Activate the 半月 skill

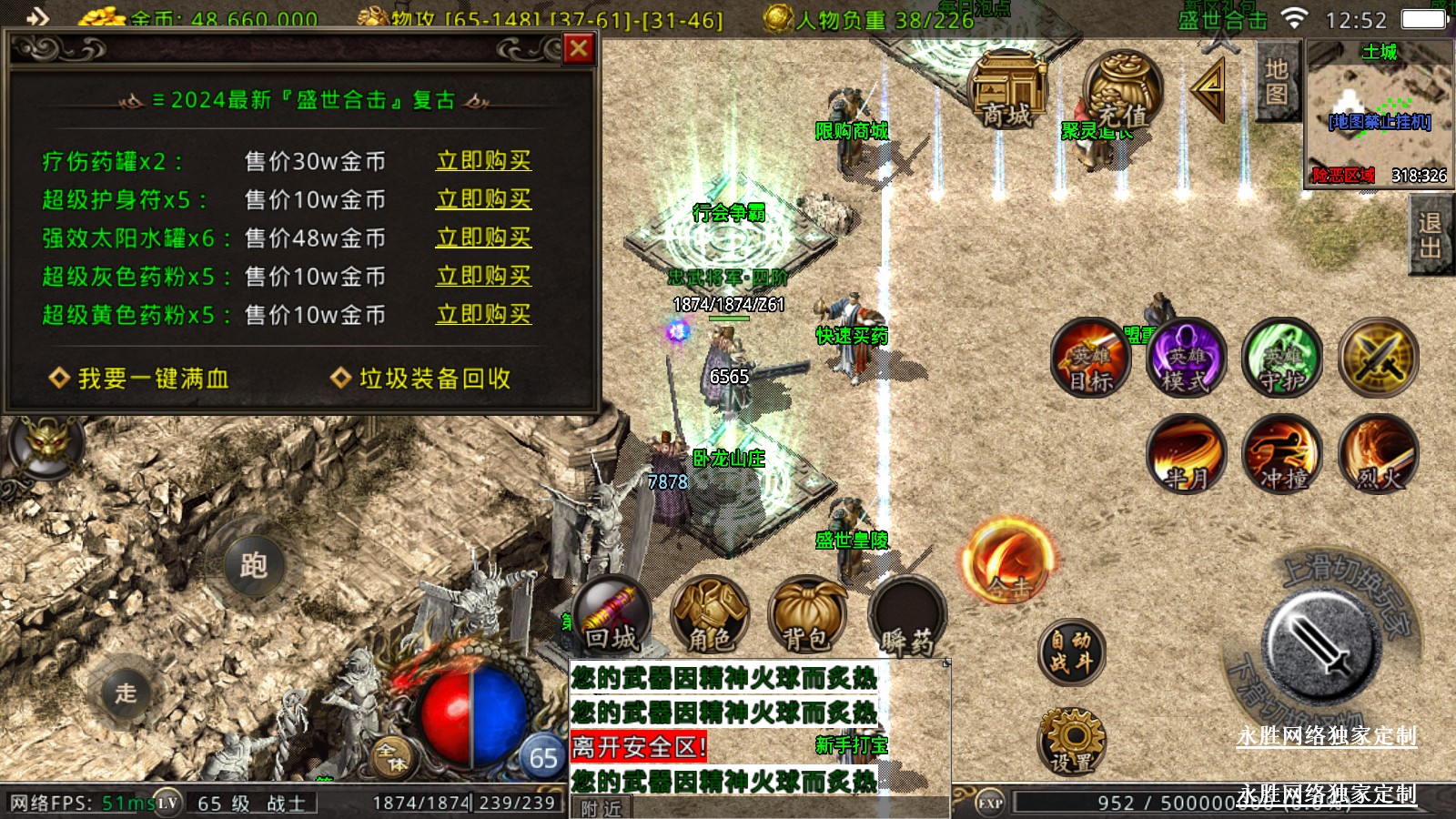1186,453
